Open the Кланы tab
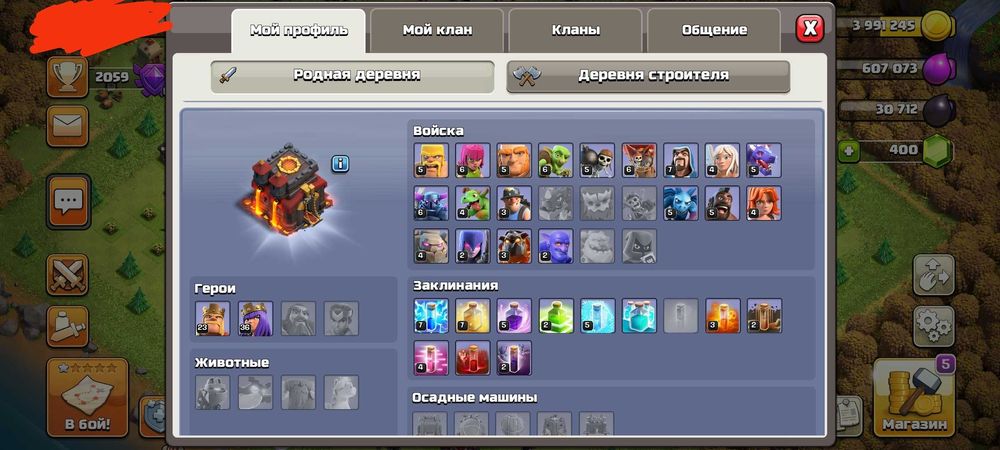This screenshot has height=450, width=1000. pyautogui.click(x=576, y=30)
